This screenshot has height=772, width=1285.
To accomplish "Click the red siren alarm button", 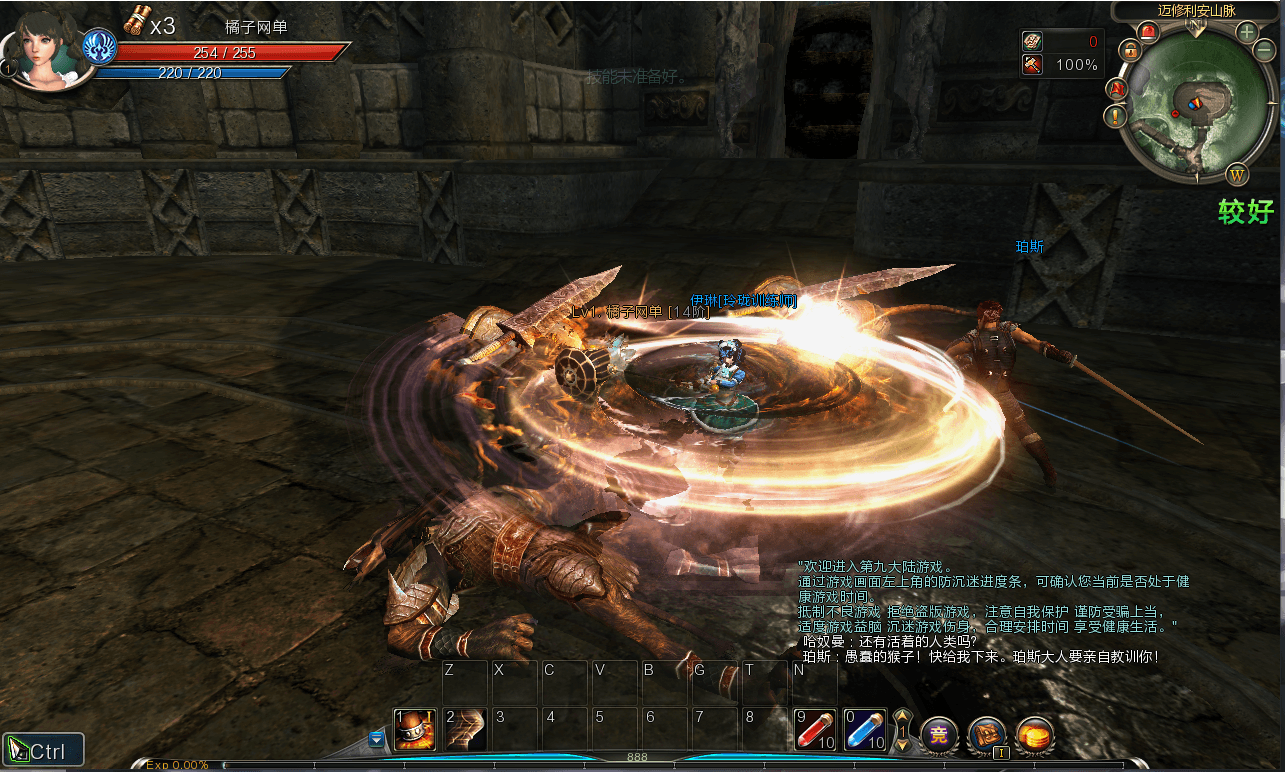I will pyautogui.click(x=1147, y=32).
